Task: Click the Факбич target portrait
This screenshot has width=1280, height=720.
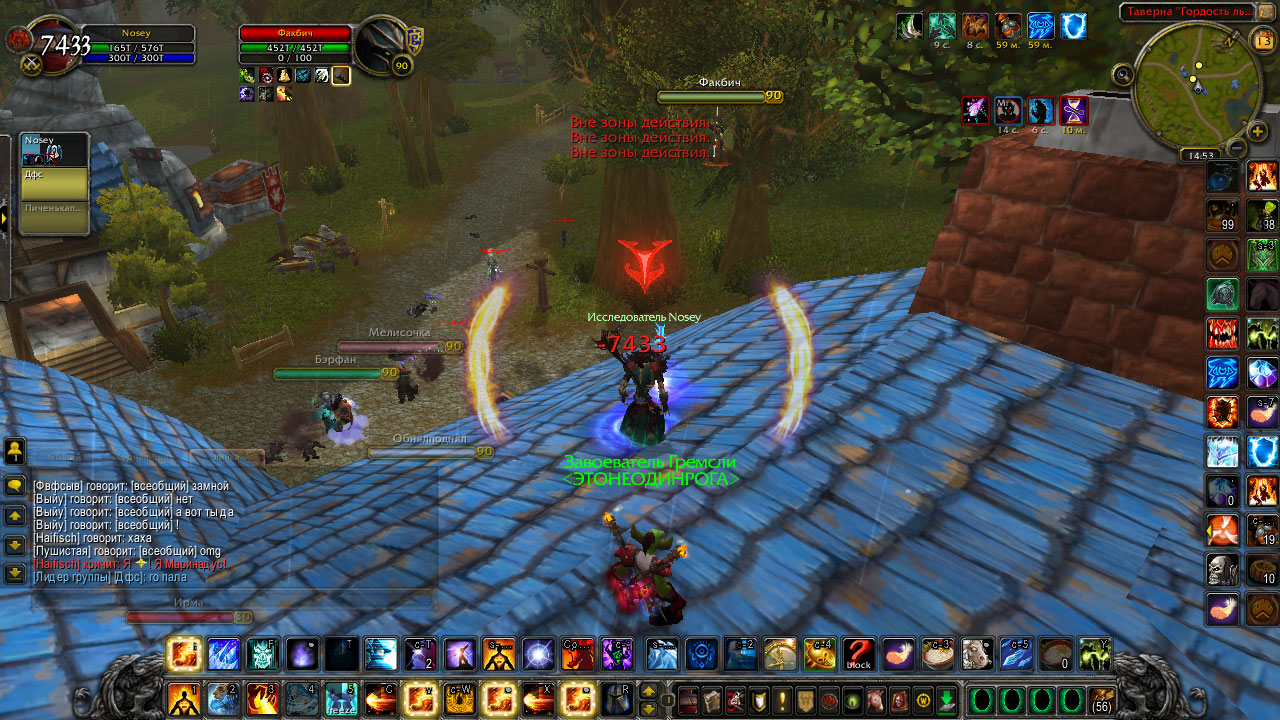Action: click(384, 47)
